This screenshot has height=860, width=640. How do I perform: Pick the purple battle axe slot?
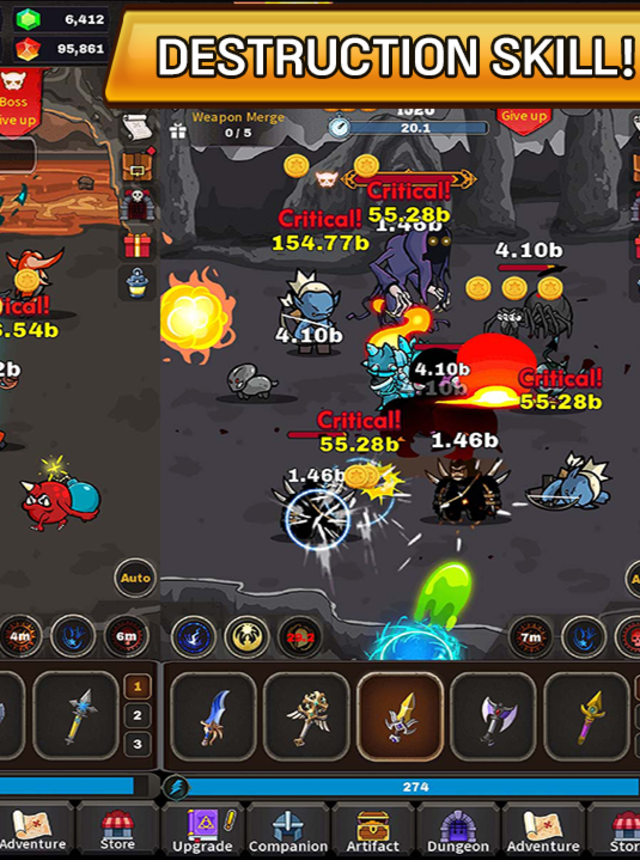[x=494, y=716]
